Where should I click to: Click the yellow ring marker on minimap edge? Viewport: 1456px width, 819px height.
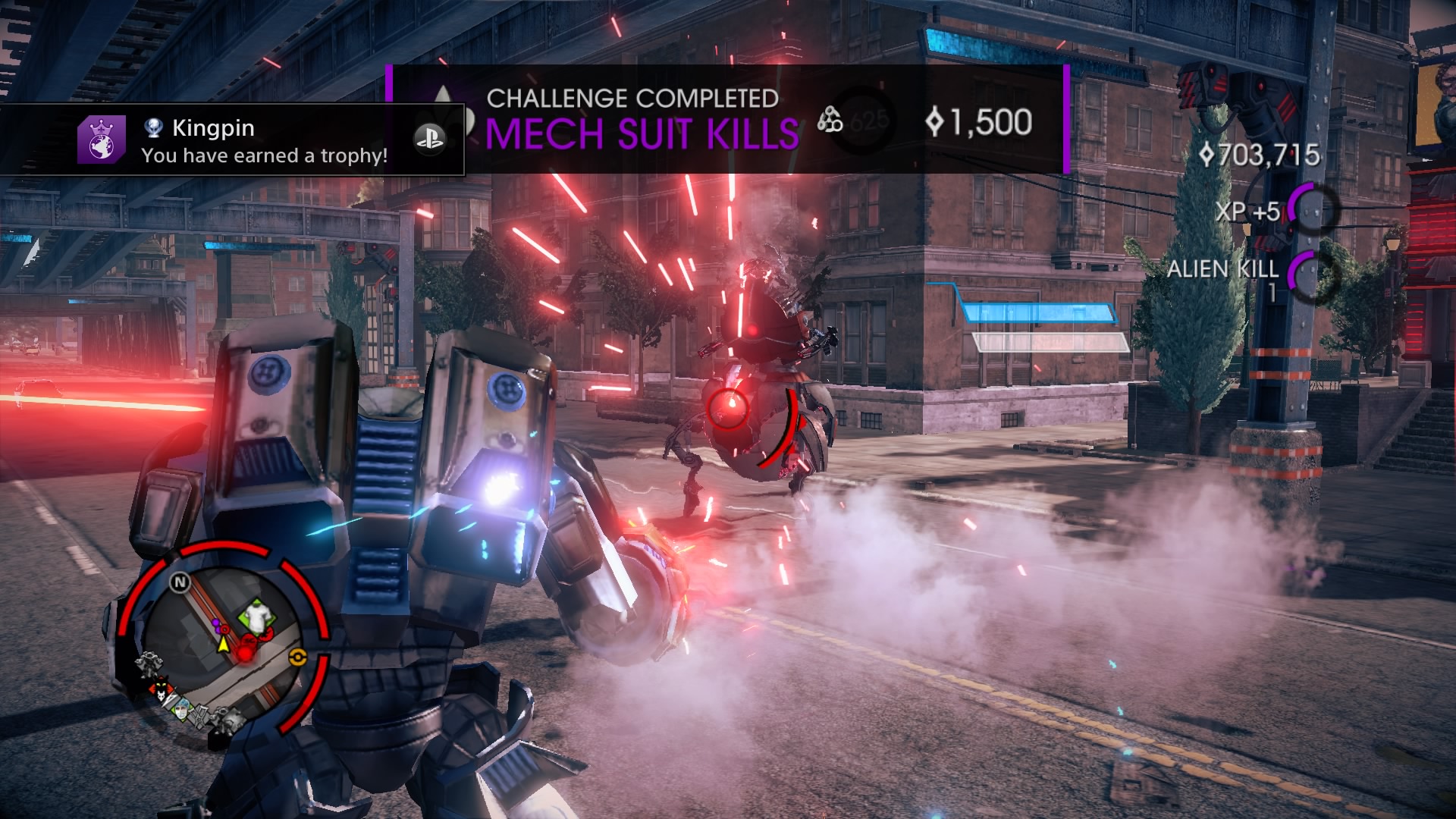297,658
